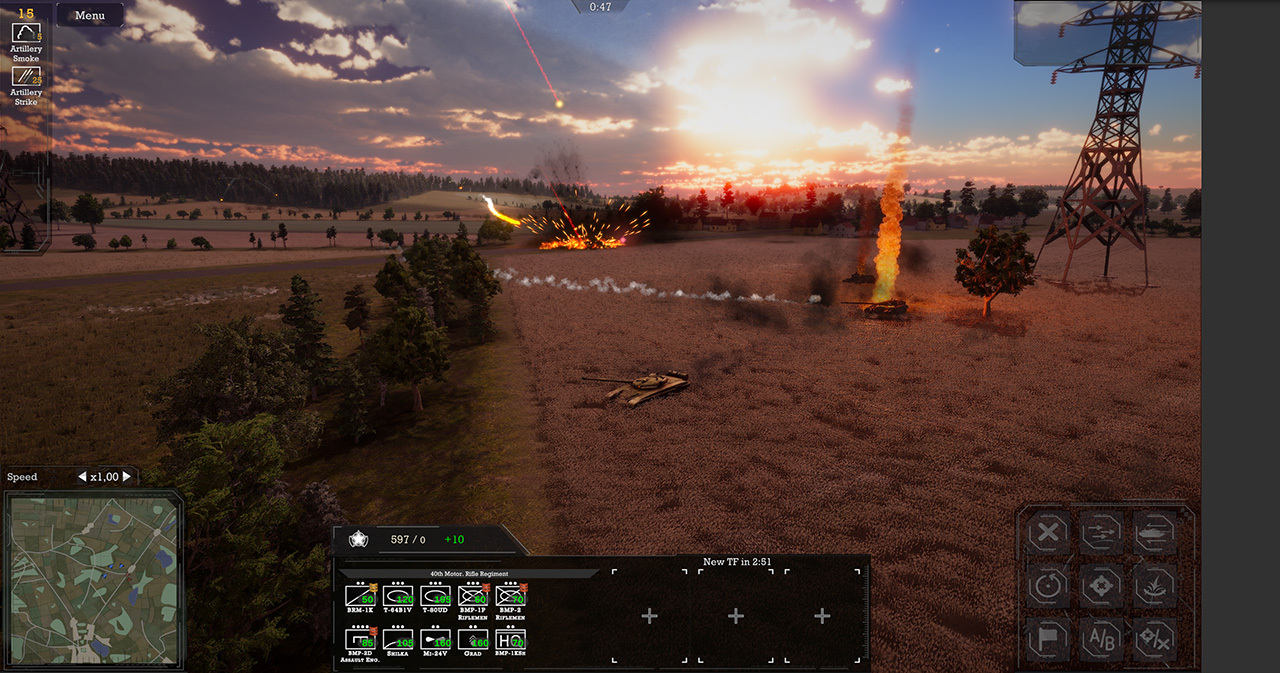Choose the Mi-24V helicopter card
Screen dimensions: 1280x673
(x=435, y=639)
